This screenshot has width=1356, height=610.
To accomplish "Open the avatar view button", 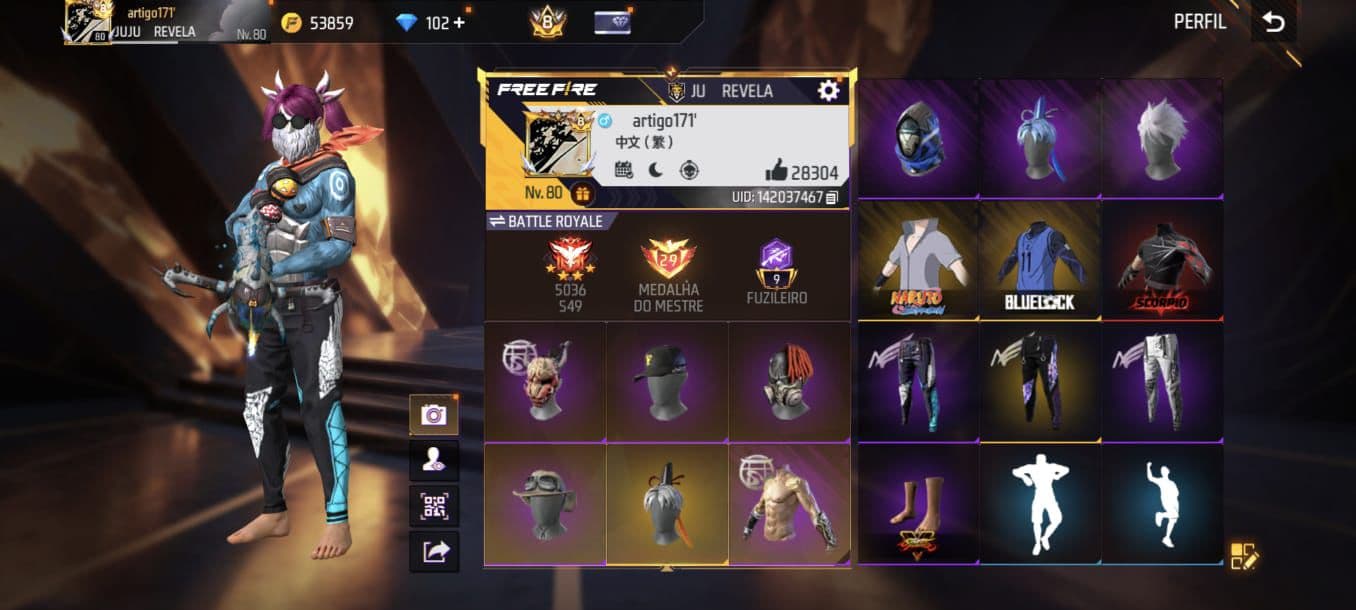I will click(x=434, y=461).
